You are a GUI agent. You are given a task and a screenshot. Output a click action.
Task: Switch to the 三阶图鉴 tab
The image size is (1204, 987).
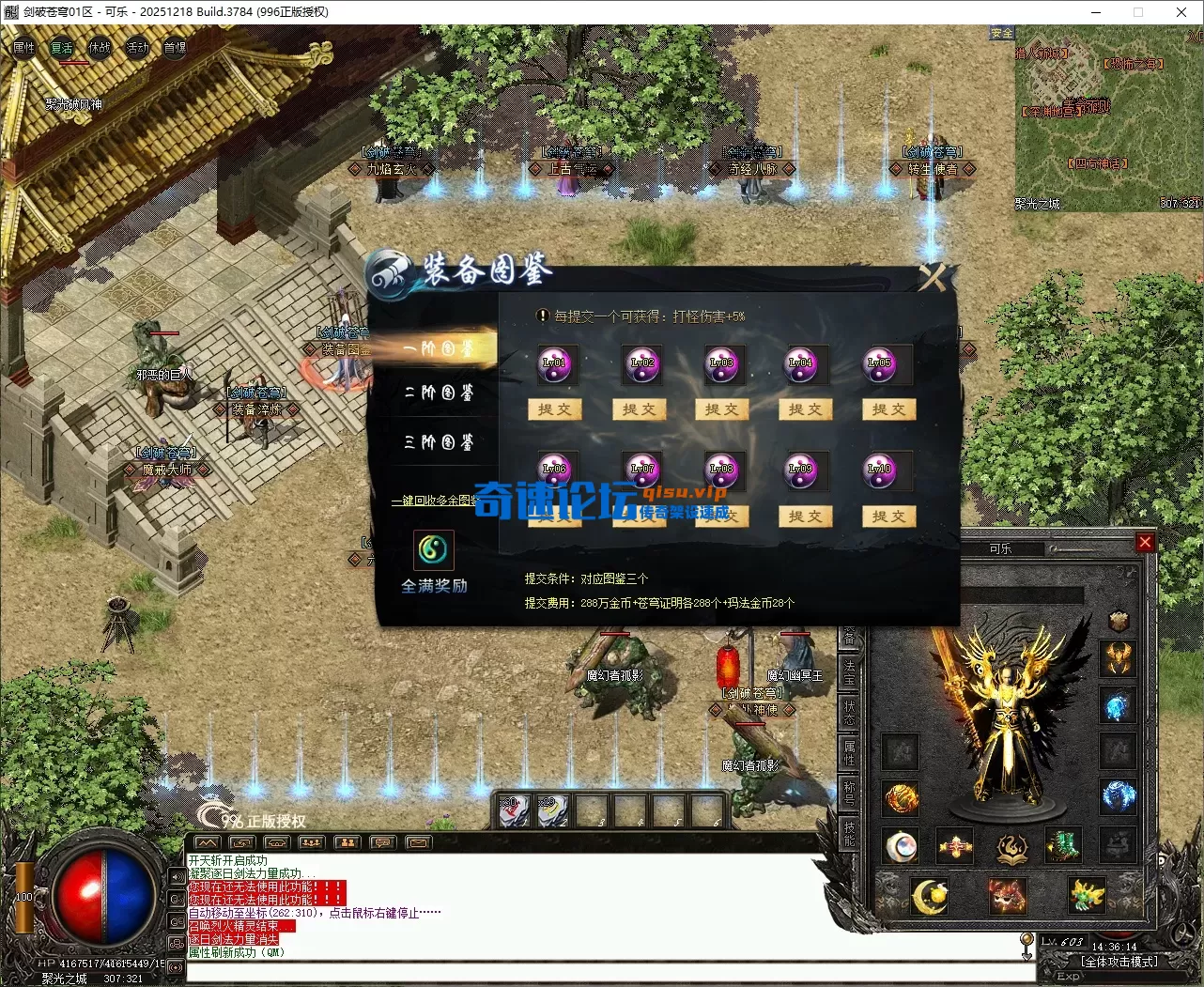pyautogui.click(x=439, y=442)
